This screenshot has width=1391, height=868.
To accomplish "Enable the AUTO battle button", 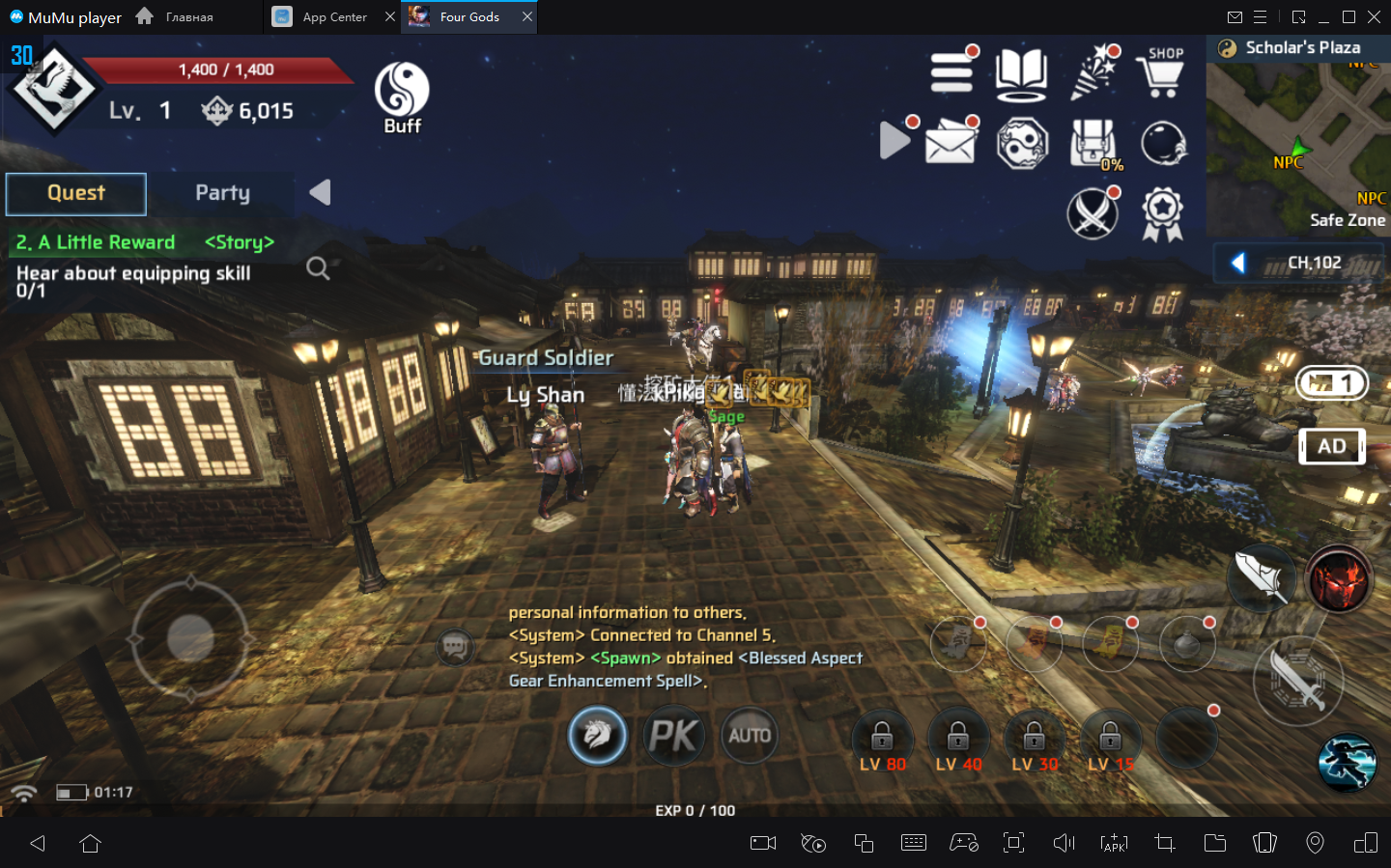I will point(750,736).
